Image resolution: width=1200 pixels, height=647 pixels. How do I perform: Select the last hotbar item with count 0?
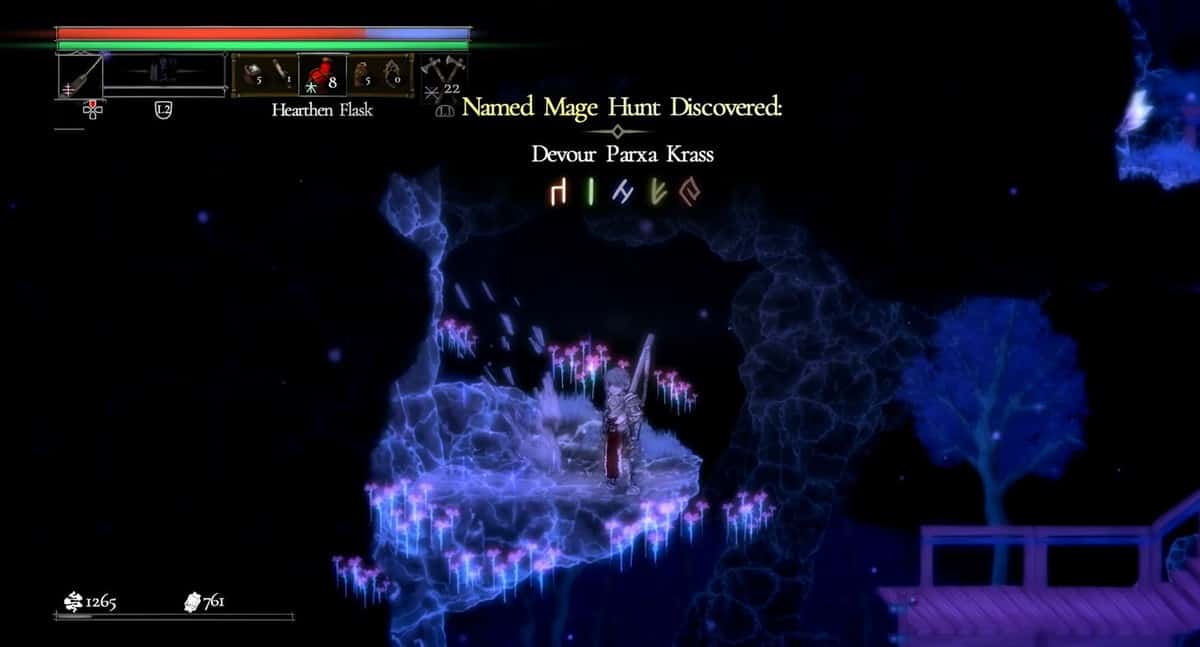(x=393, y=75)
